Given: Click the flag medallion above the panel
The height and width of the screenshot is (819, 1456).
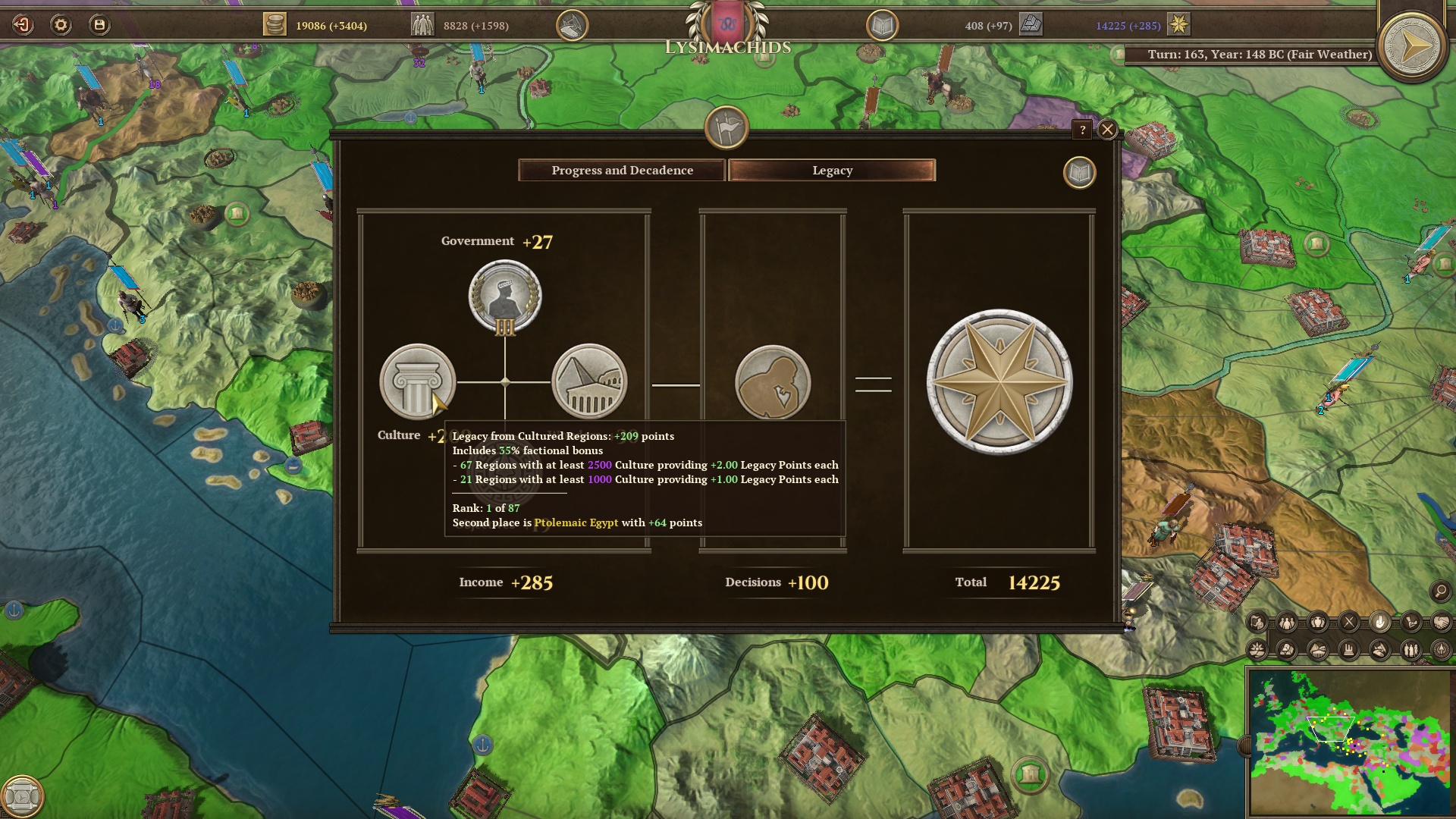Looking at the screenshot, I should point(726,127).
